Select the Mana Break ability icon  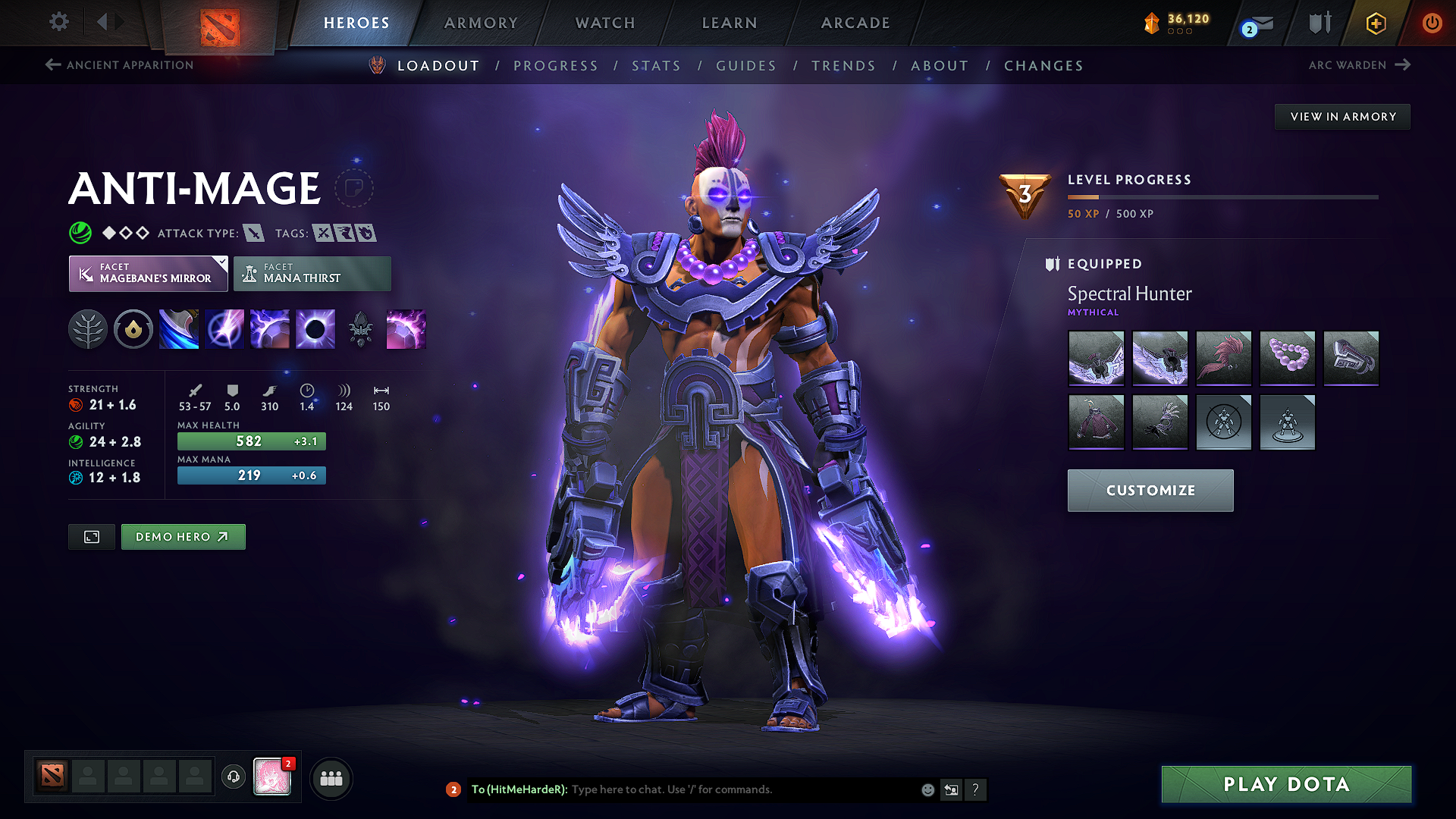tap(179, 328)
